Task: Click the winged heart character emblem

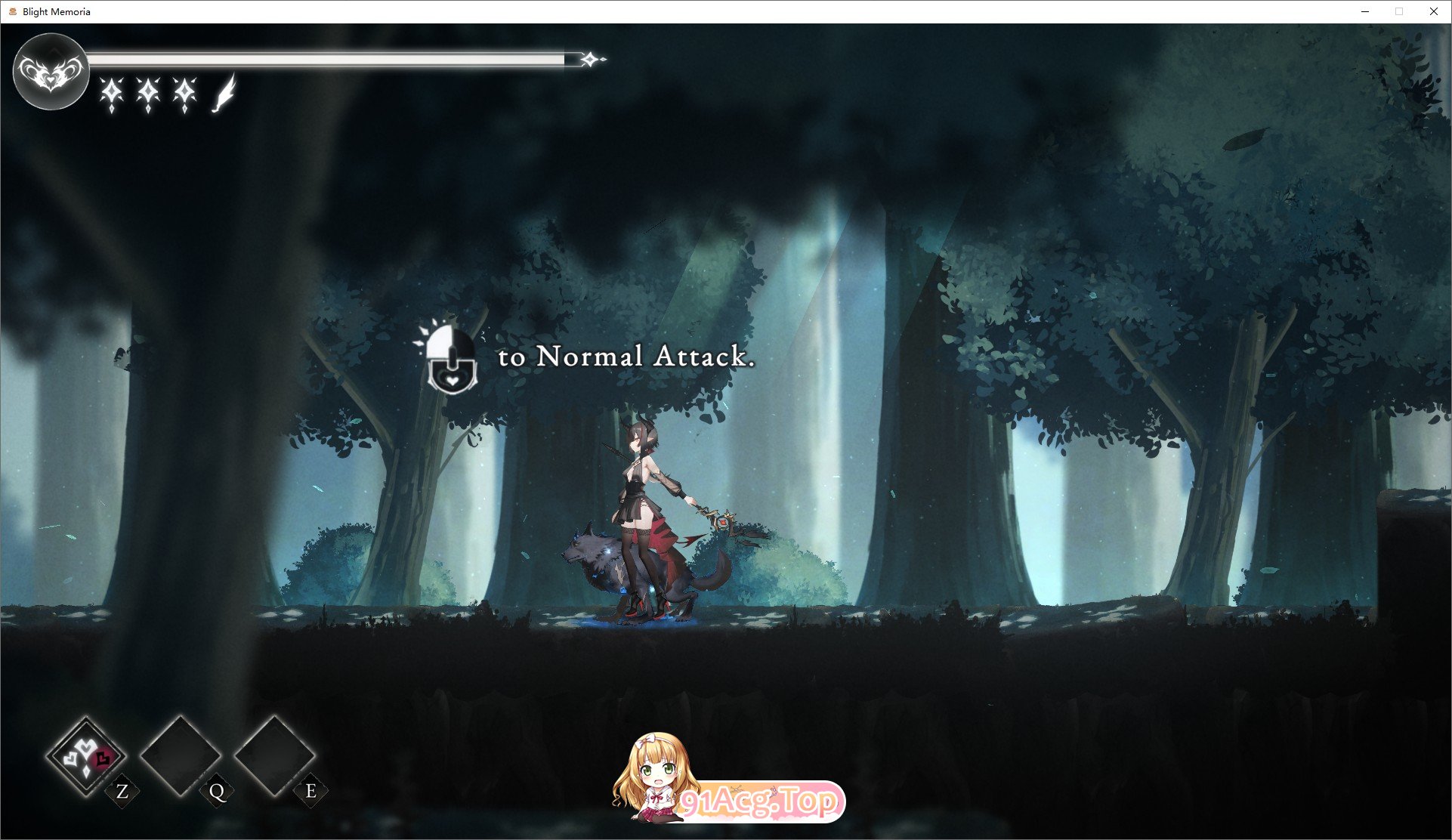Action: click(51, 72)
